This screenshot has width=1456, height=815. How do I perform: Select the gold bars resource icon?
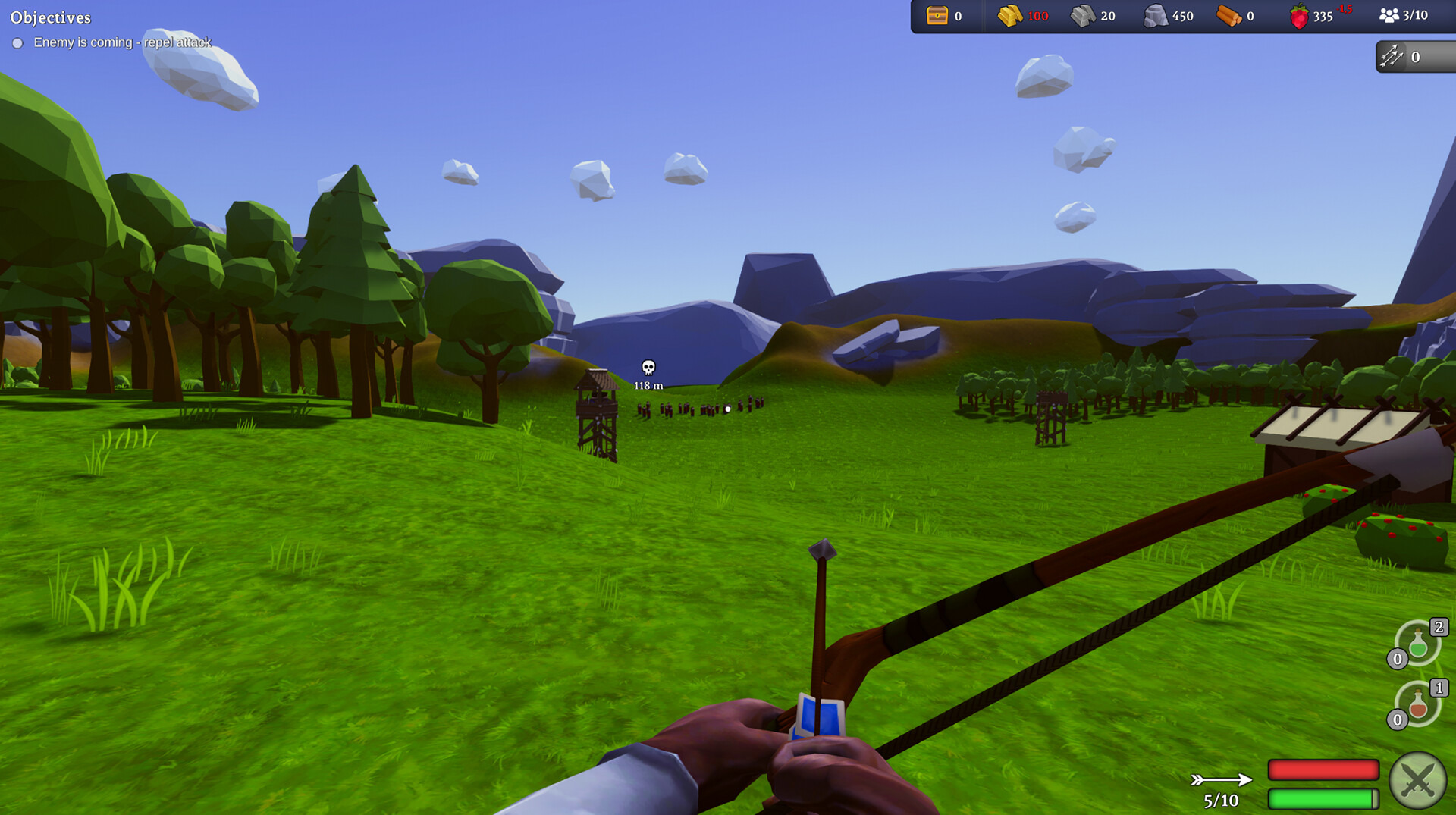coord(1009,14)
